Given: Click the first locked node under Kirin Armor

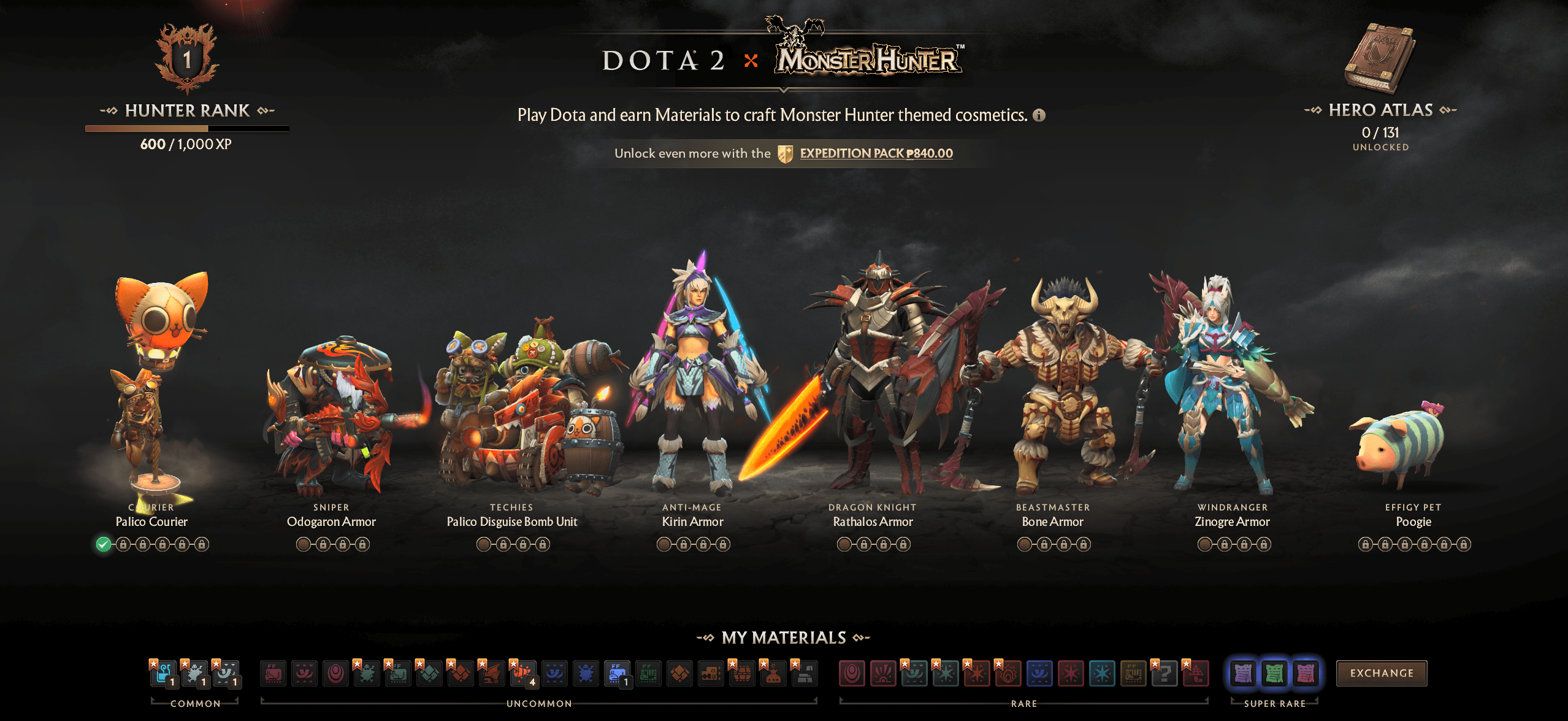Looking at the screenshot, I should (x=683, y=544).
